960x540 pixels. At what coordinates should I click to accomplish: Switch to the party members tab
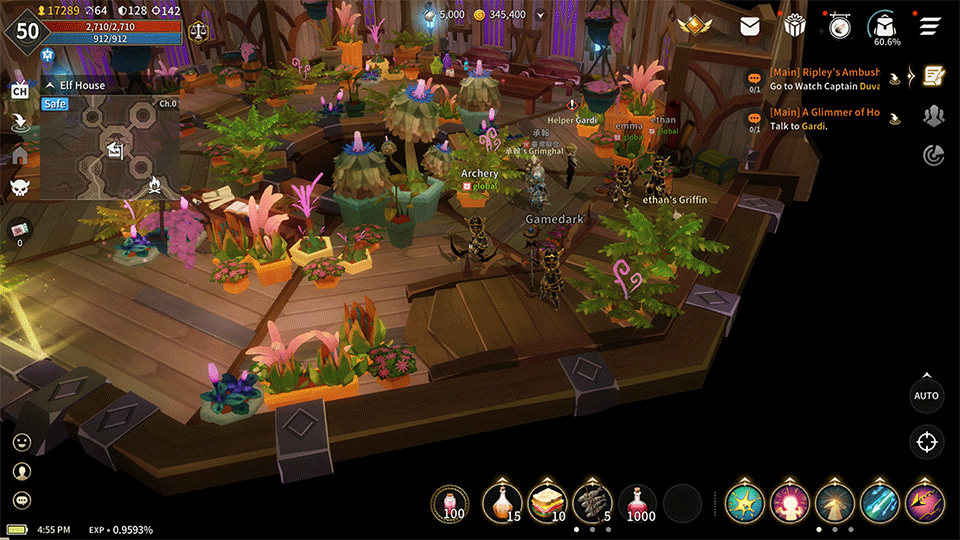click(934, 115)
